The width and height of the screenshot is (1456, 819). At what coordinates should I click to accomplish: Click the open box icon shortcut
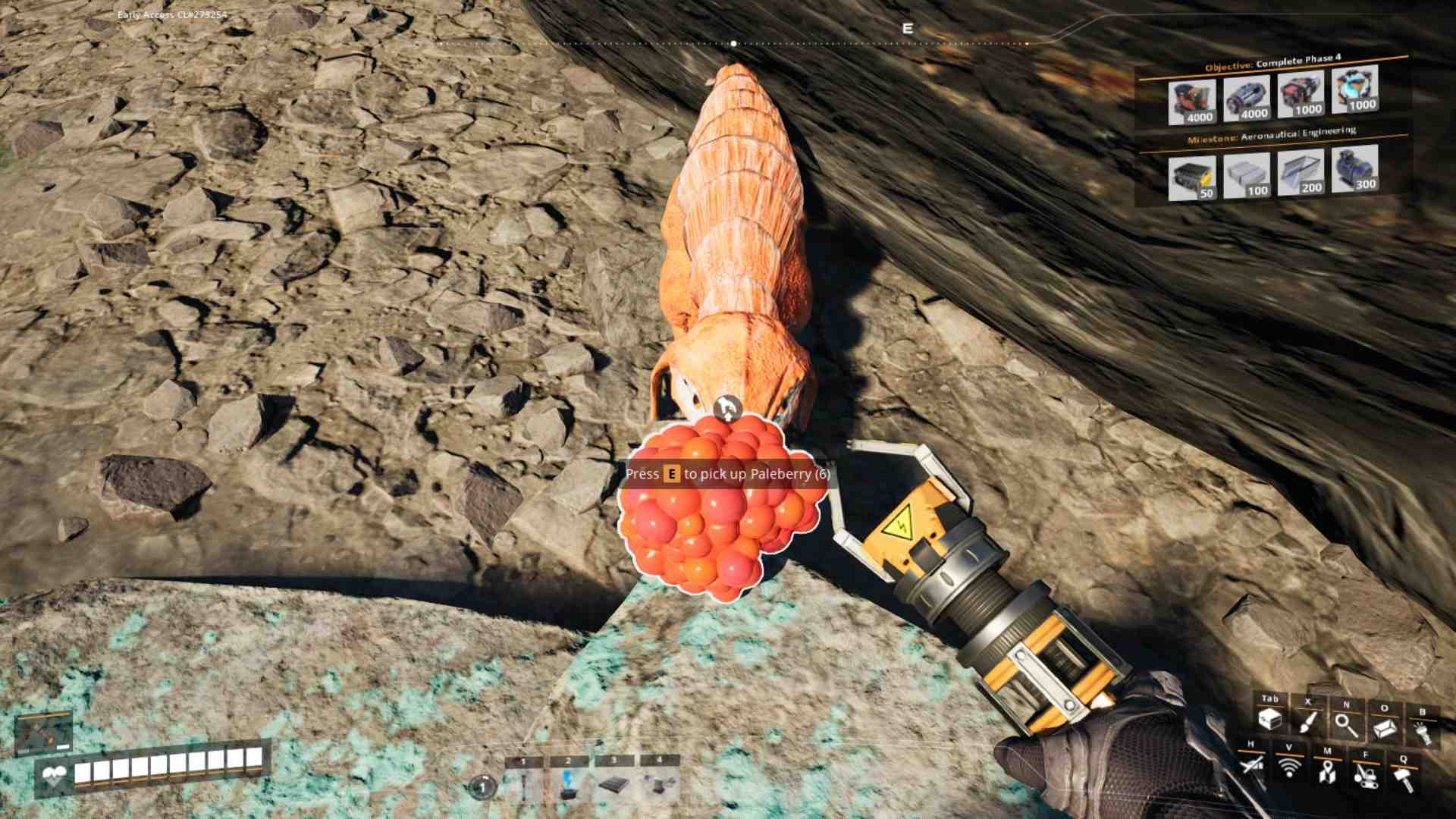coord(1384,729)
